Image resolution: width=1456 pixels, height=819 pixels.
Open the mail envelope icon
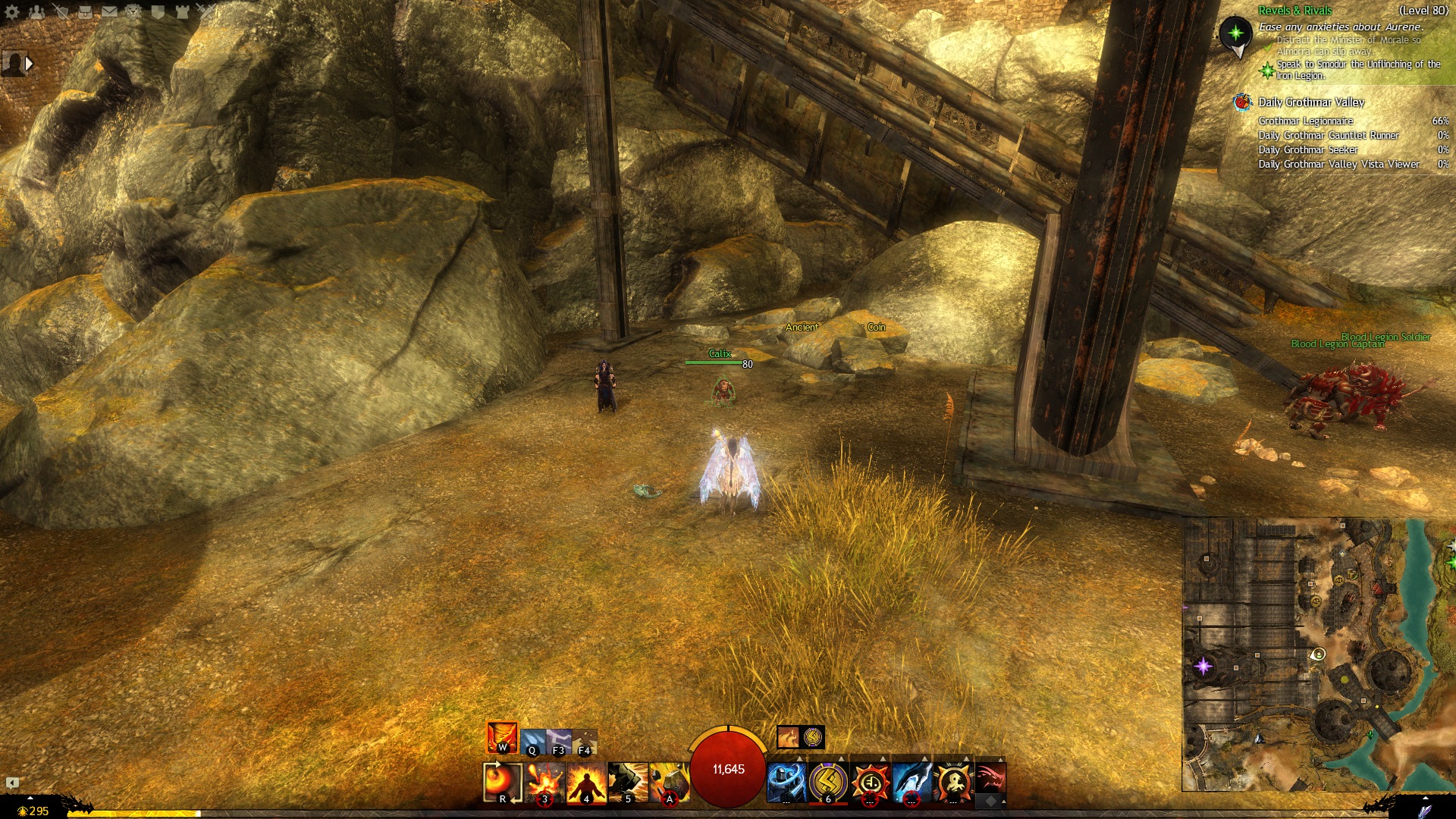point(109,11)
